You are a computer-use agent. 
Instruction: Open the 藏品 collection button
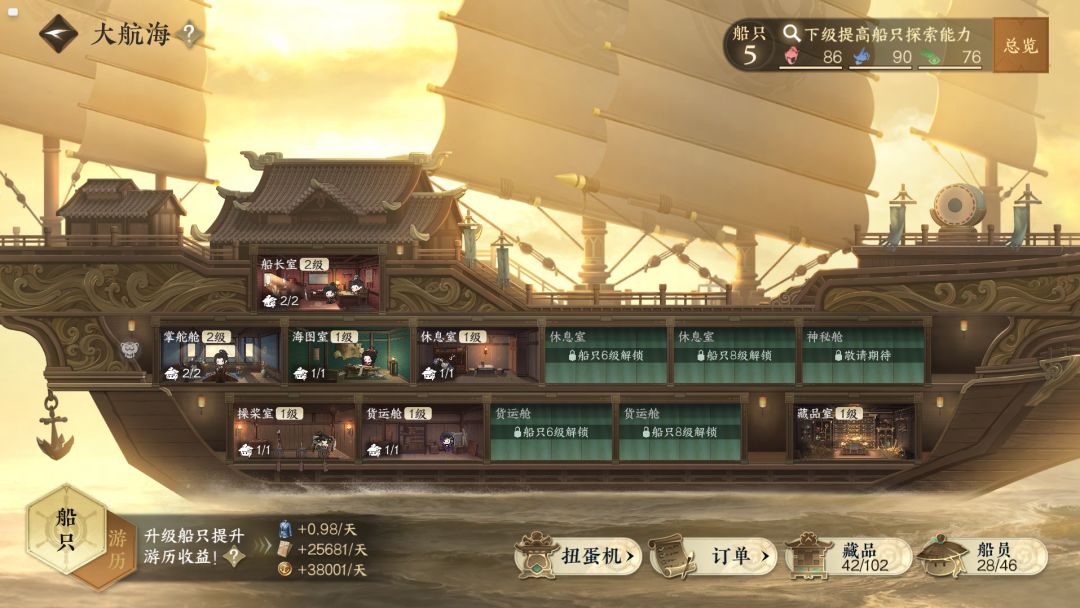tap(848, 557)
